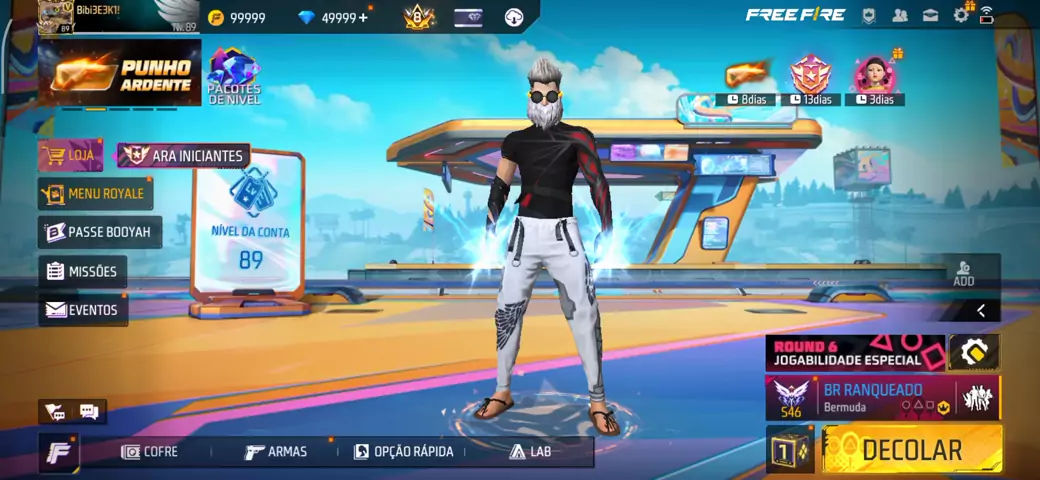Open the friends list icon
The height and width of the screenshot is (480, 1040).
(900, 15)
